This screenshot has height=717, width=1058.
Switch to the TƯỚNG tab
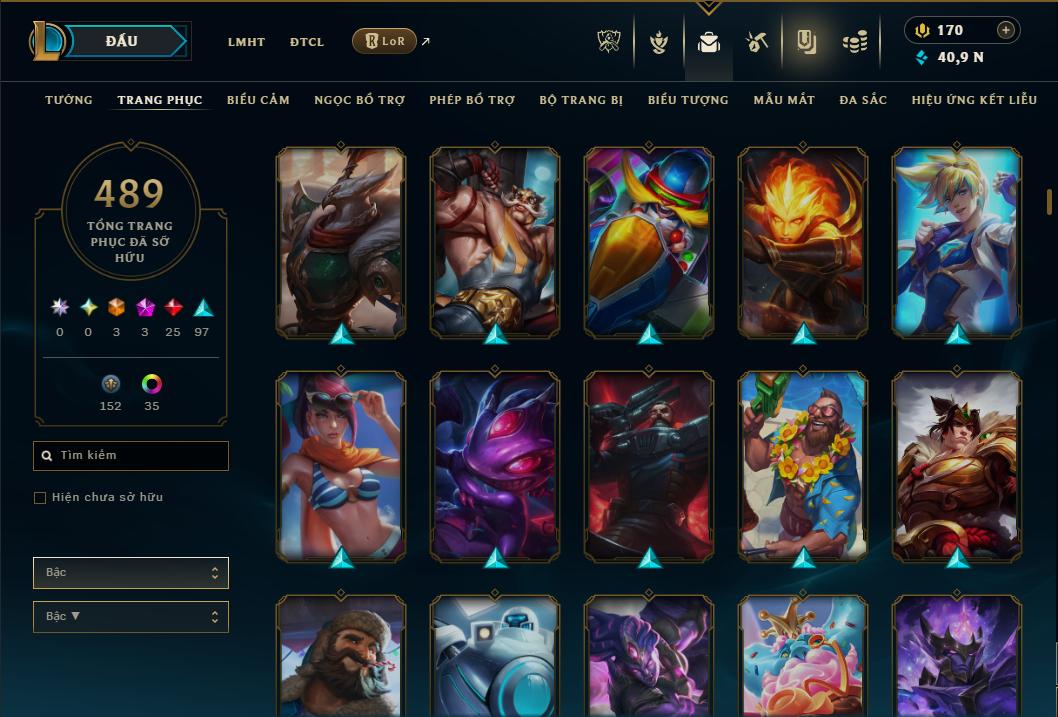69,100
